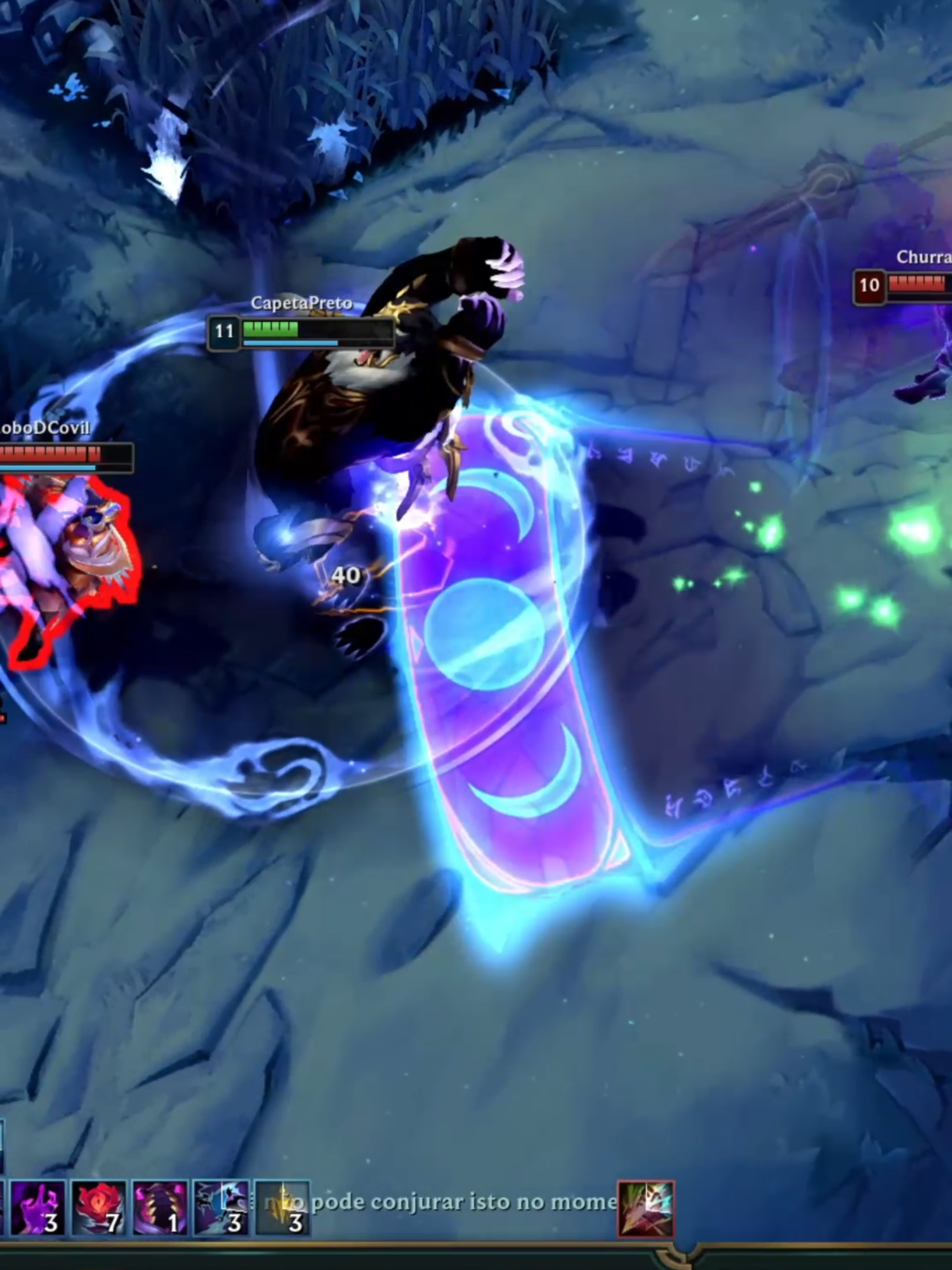Image resolution: width=952 pixels, height=1270 pixels.
Task: Click the level 11 badge beside CapetaPreto
Action: point(225,331)
